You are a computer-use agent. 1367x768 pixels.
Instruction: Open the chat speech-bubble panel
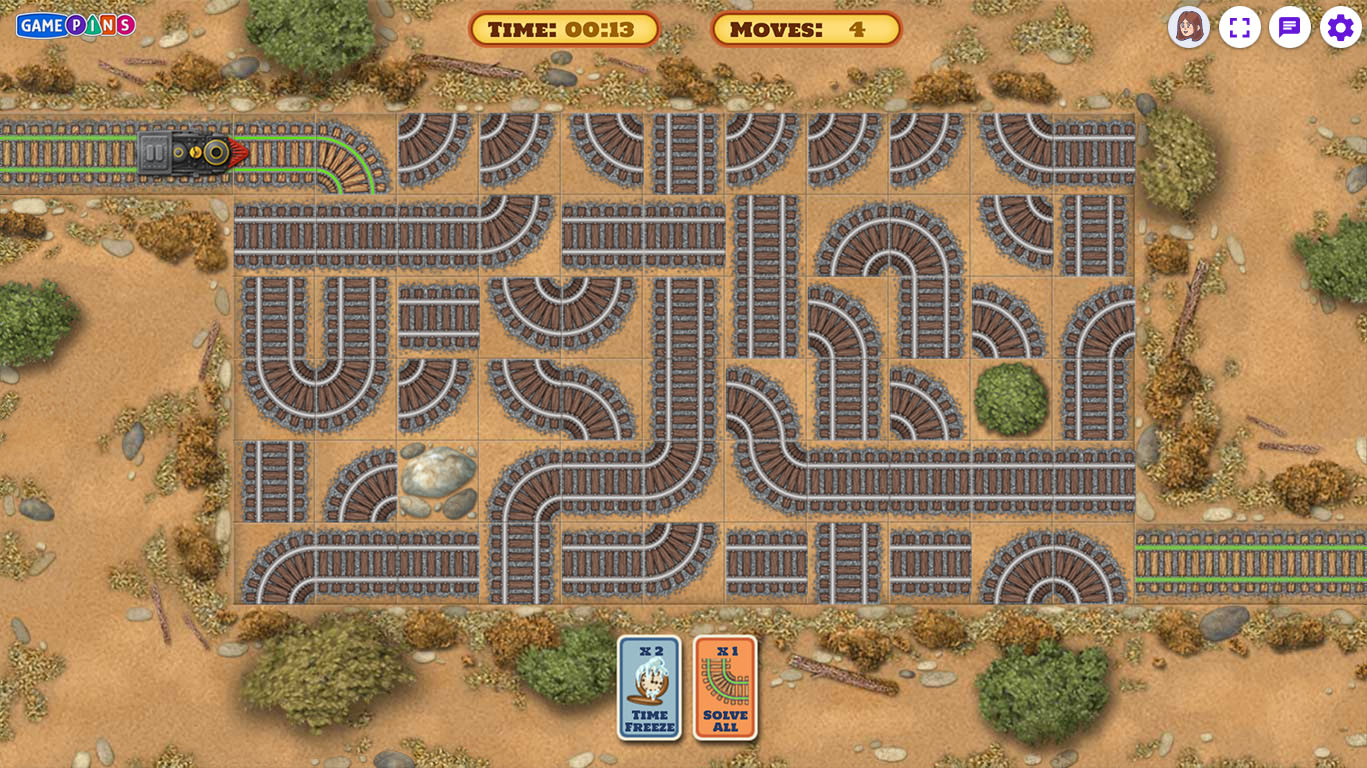click(x=1290, y=27)
